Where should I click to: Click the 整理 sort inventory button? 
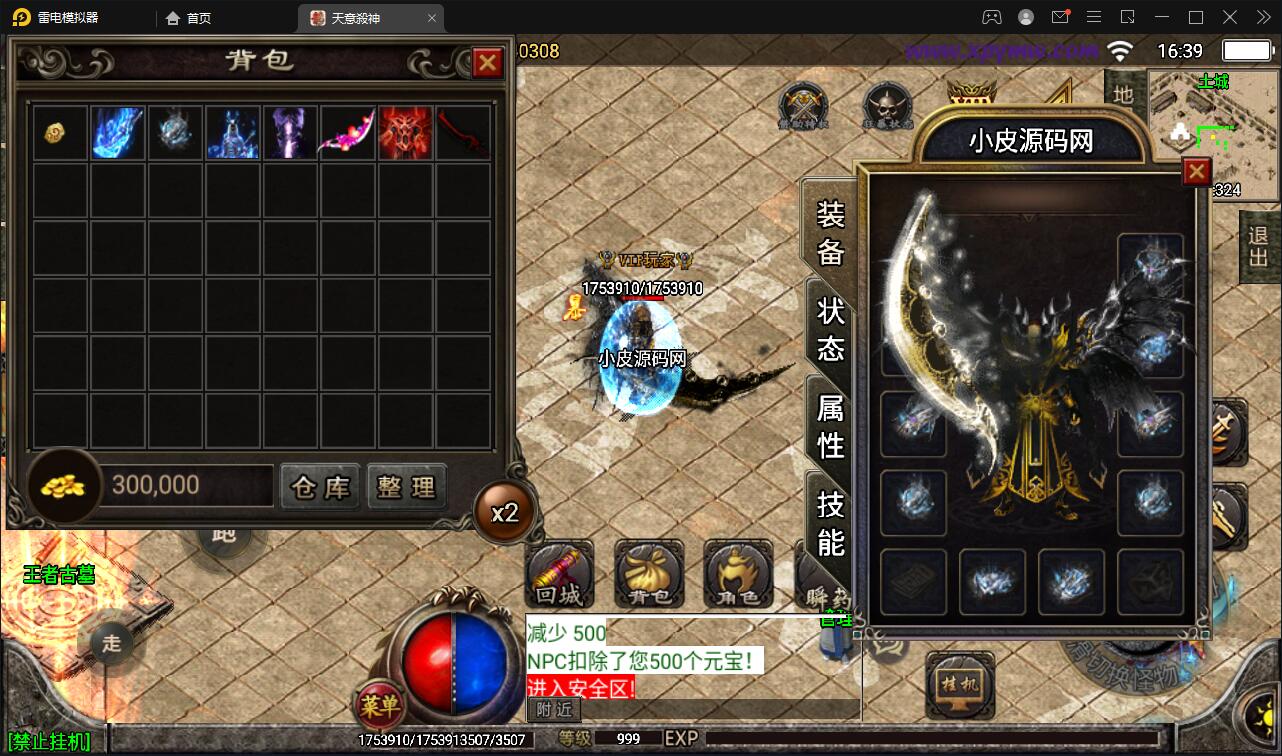tap(407, 487)
